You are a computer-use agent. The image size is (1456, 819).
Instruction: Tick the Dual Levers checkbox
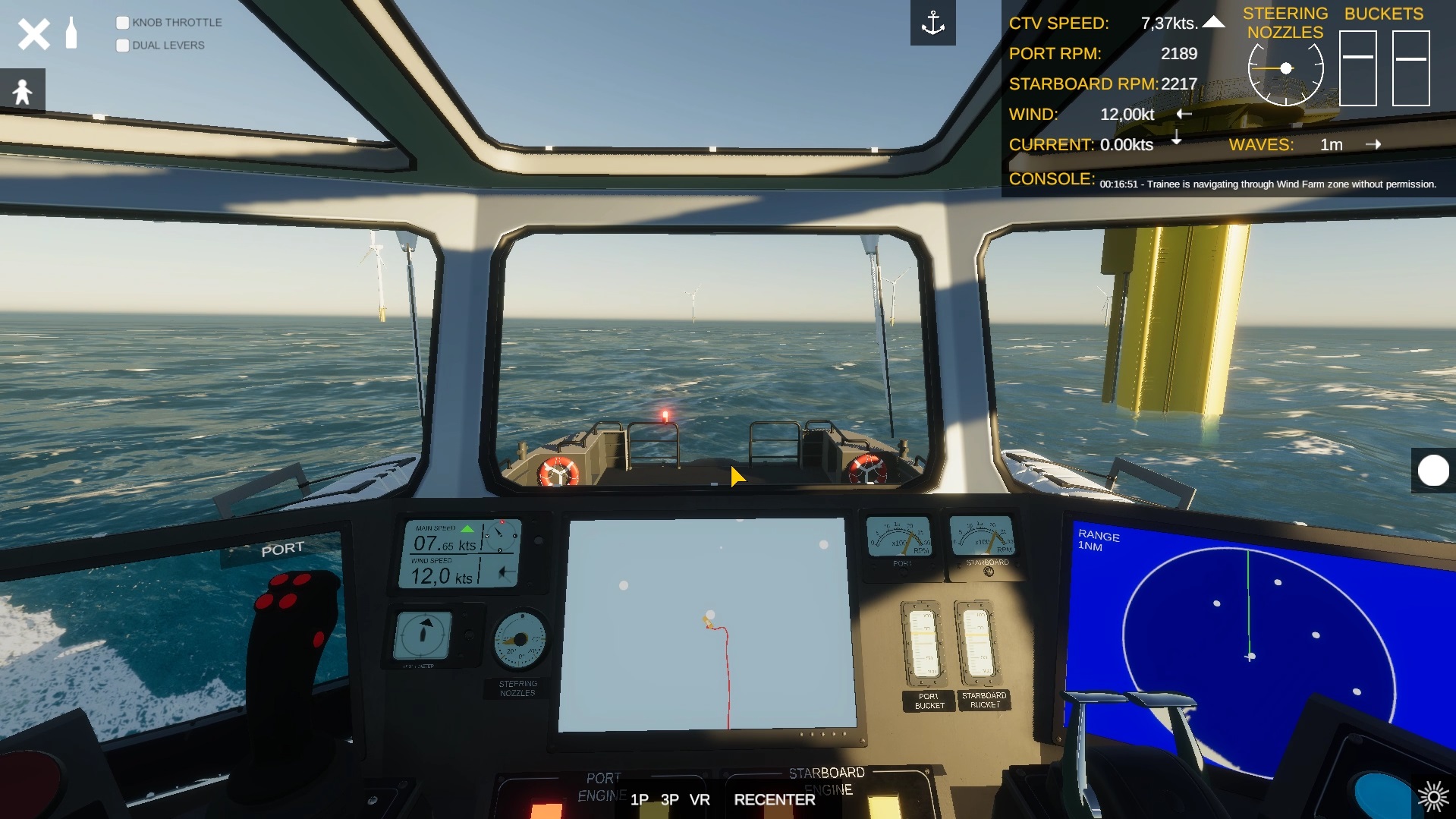click(122, 46)
